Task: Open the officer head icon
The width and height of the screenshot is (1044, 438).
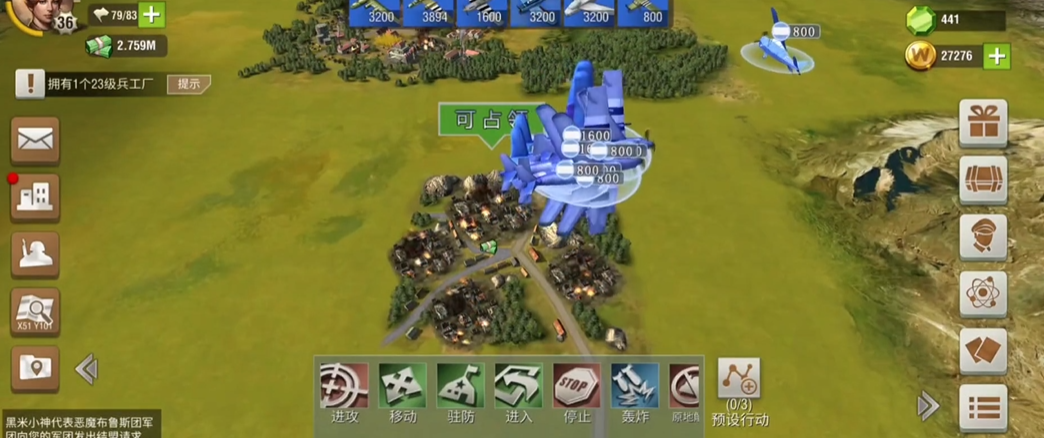Action: 983,238
